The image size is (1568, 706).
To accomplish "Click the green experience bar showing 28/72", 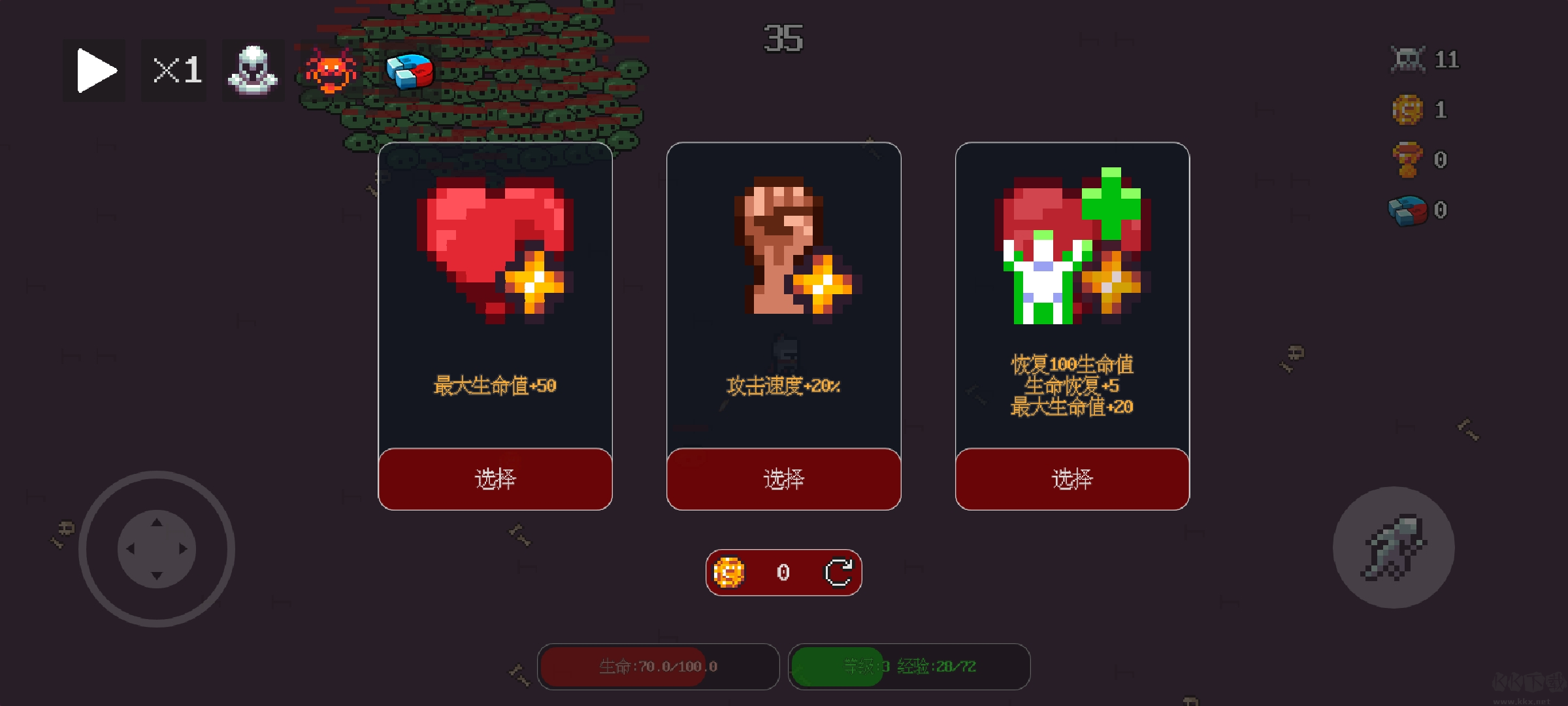I will tap(908, 666).
